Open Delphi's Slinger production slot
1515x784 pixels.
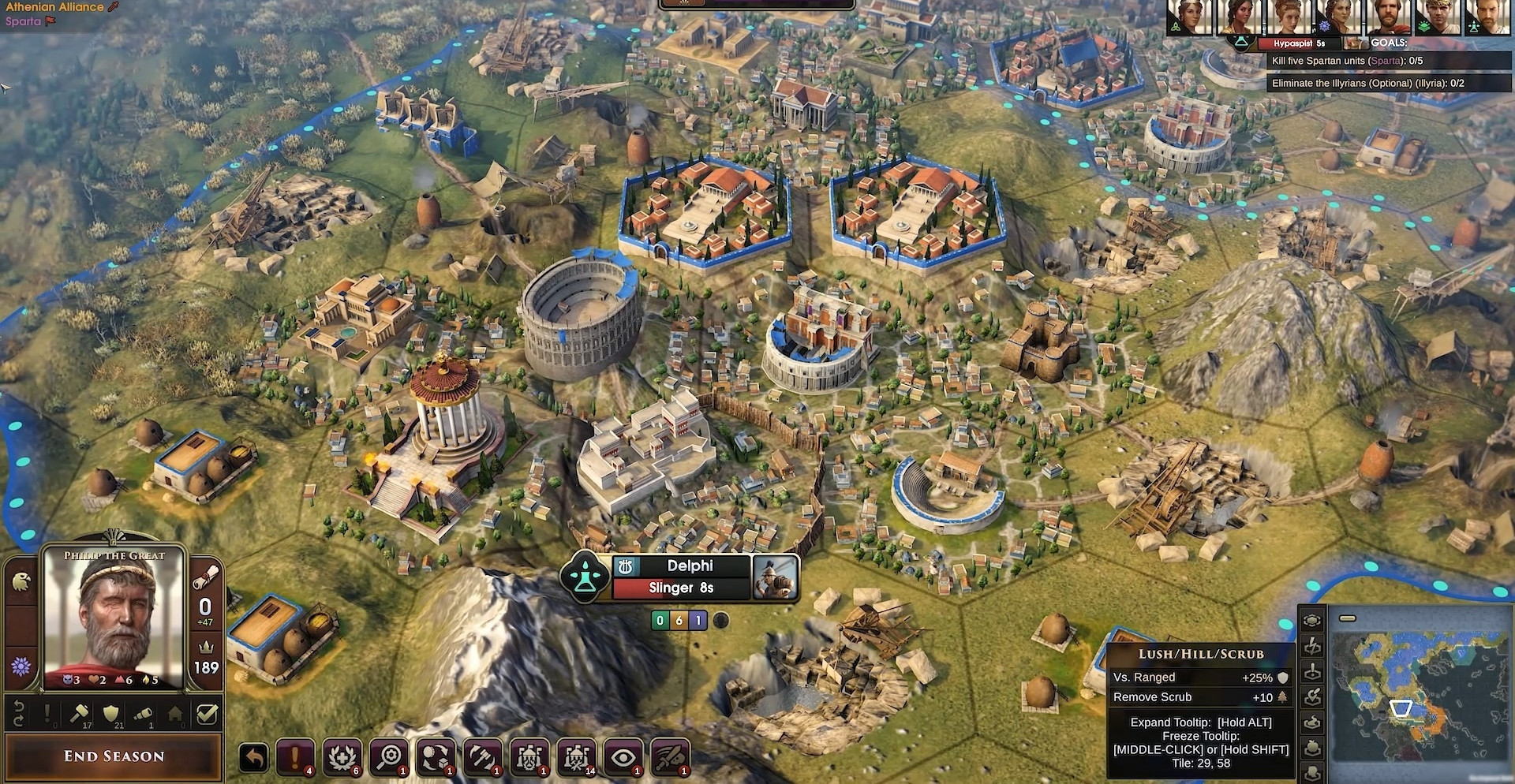[682, 588]
